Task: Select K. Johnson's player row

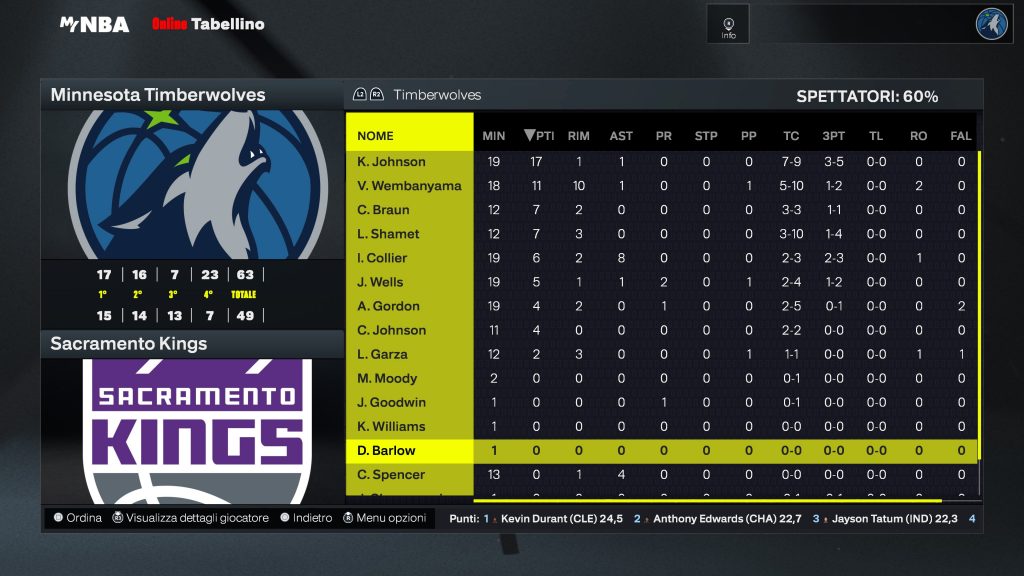Action: point(391,162)
